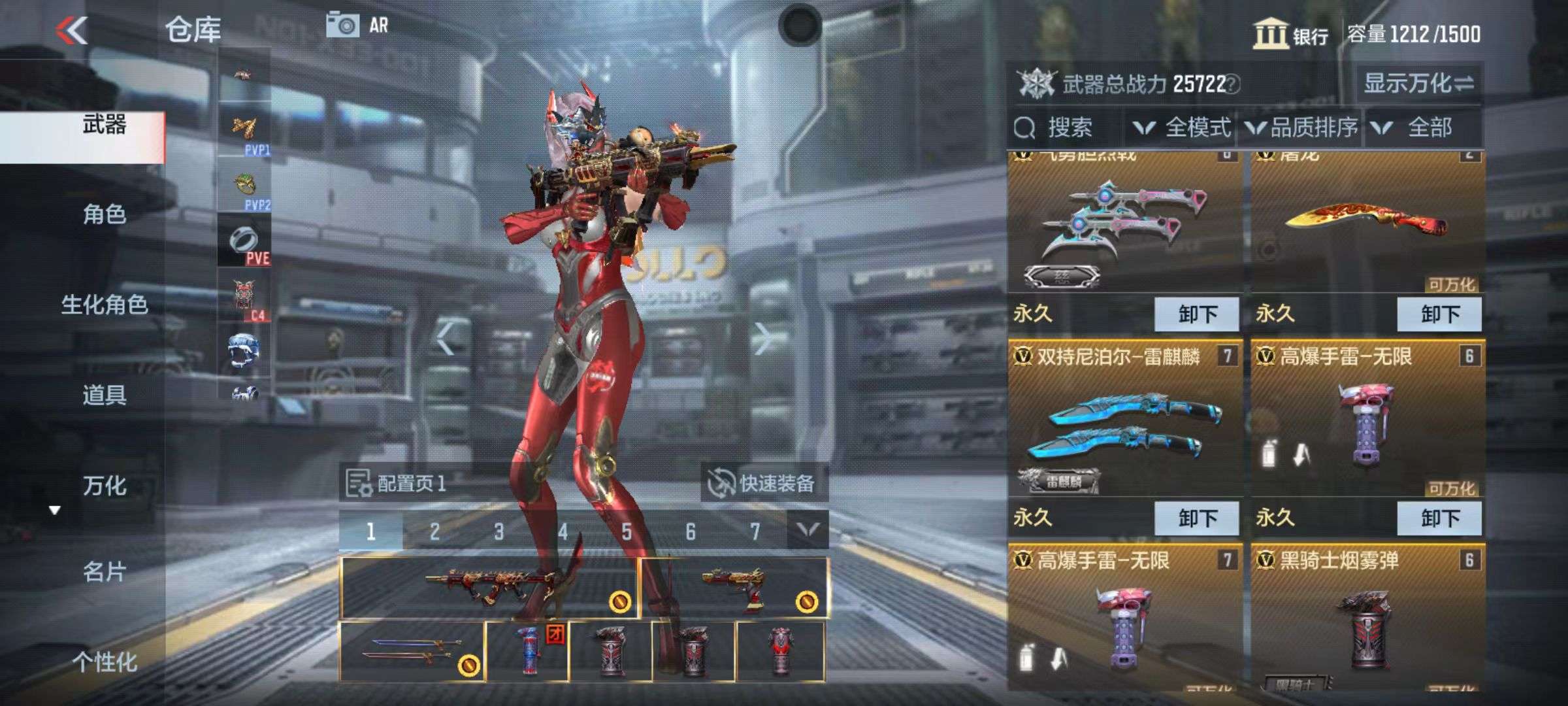Image resolution: width=1568 pixels, height=706 pixels.
Task: Open the AR camera view
Action: tap(357, 26)
